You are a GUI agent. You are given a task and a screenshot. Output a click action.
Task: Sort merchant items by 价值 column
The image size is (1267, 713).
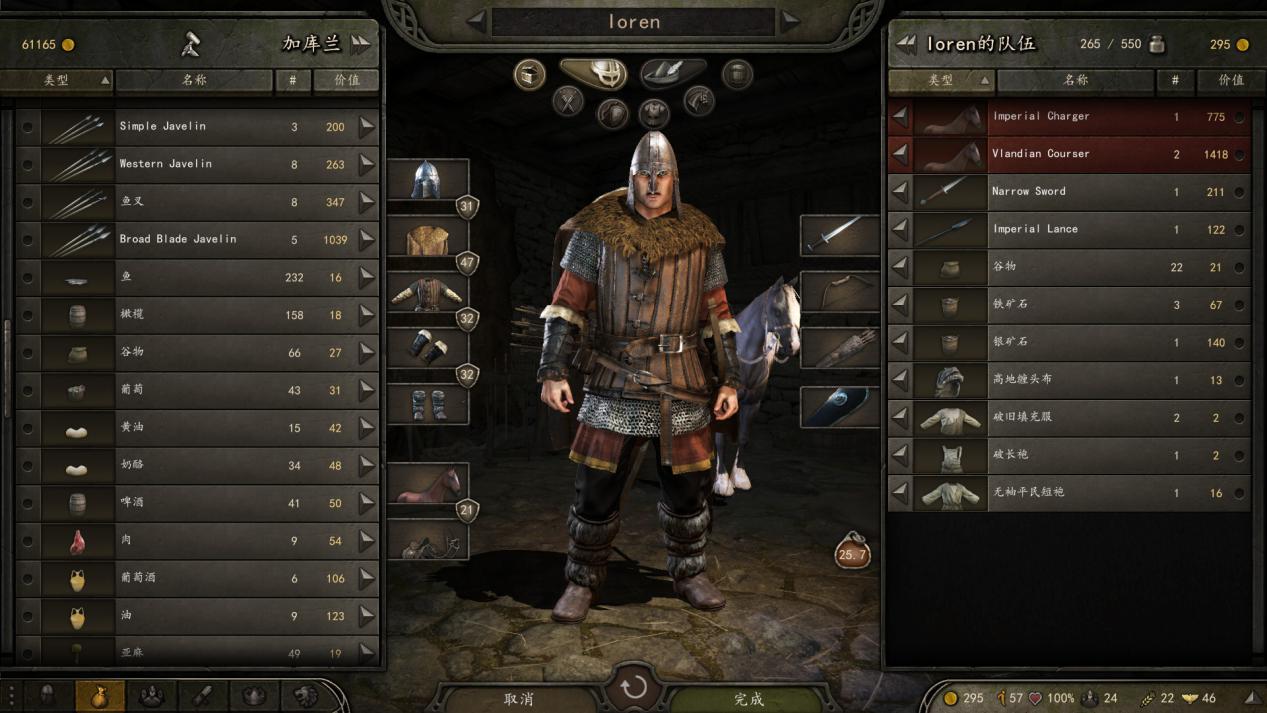[x=346, y=80]
